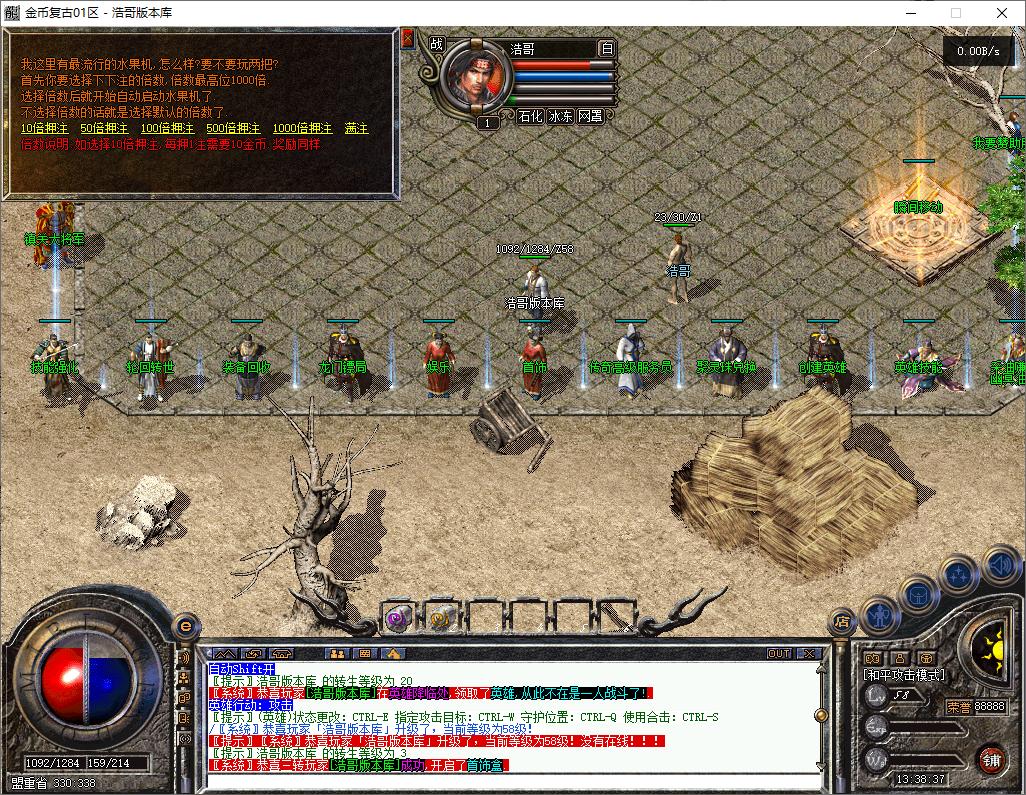
Task: Click the round orange e button
Action: click(x=184, y=627)
